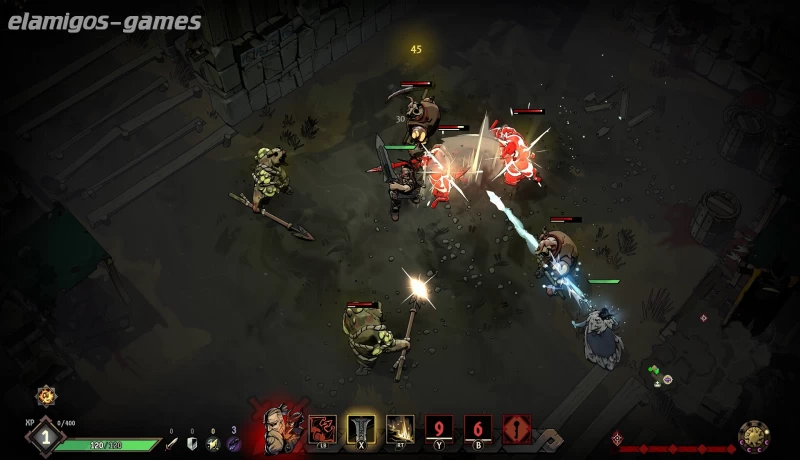
Task: Click the bearded hero portrait
Action: click(280, 428)
